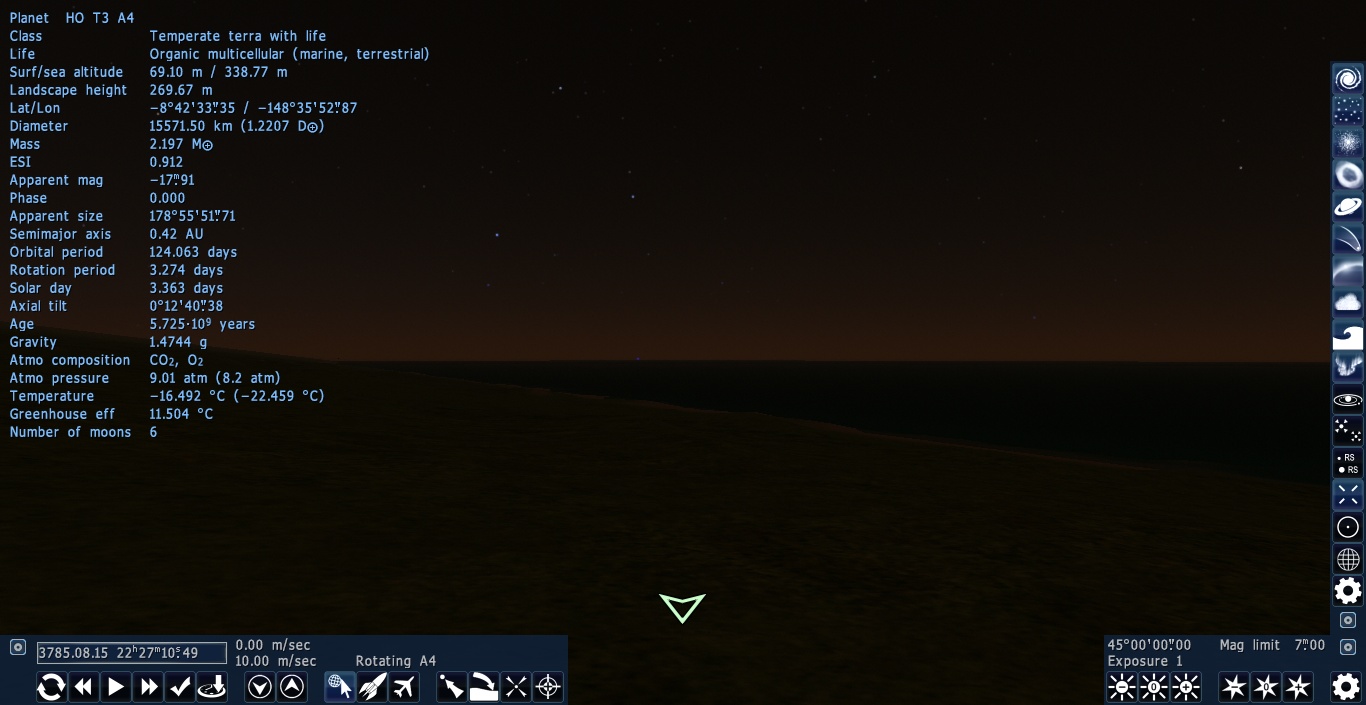Sync time to current real time
Screen dimensions: 1366x705
point(51,687)
